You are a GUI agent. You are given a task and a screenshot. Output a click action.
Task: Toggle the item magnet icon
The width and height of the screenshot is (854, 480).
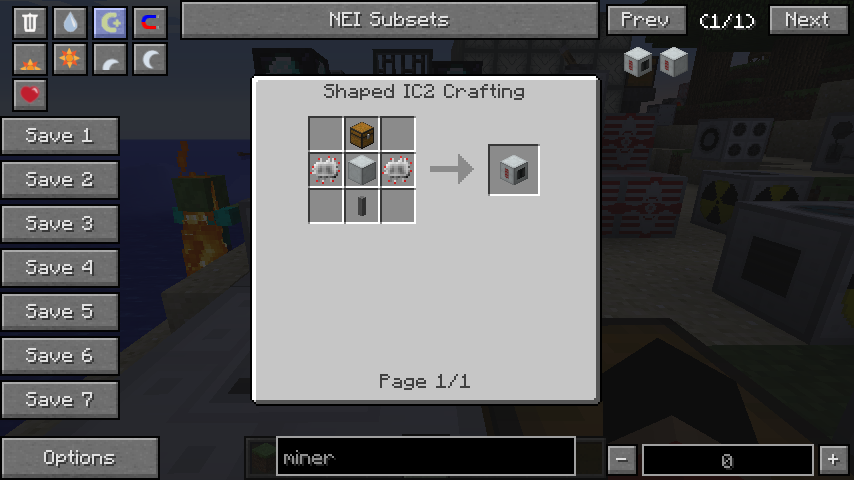click(150, 22)
